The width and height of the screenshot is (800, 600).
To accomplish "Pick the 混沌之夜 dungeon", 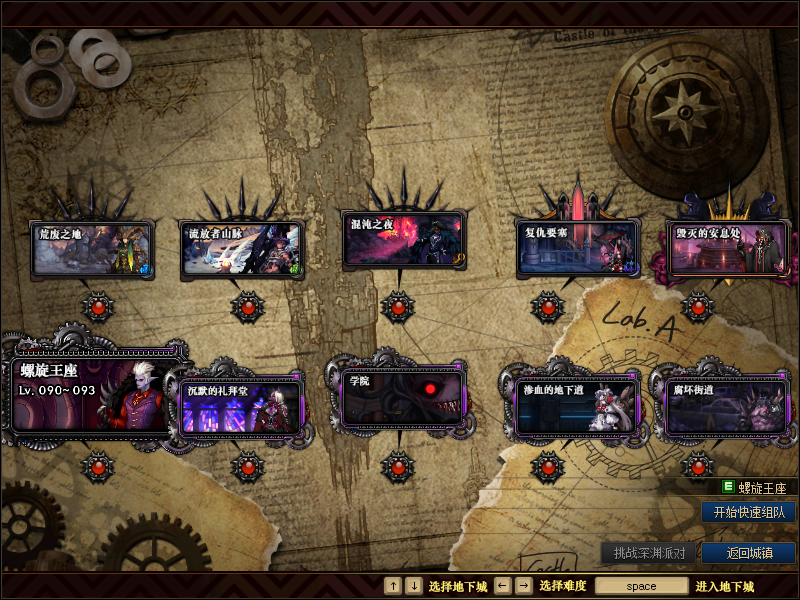I will 402,240.
